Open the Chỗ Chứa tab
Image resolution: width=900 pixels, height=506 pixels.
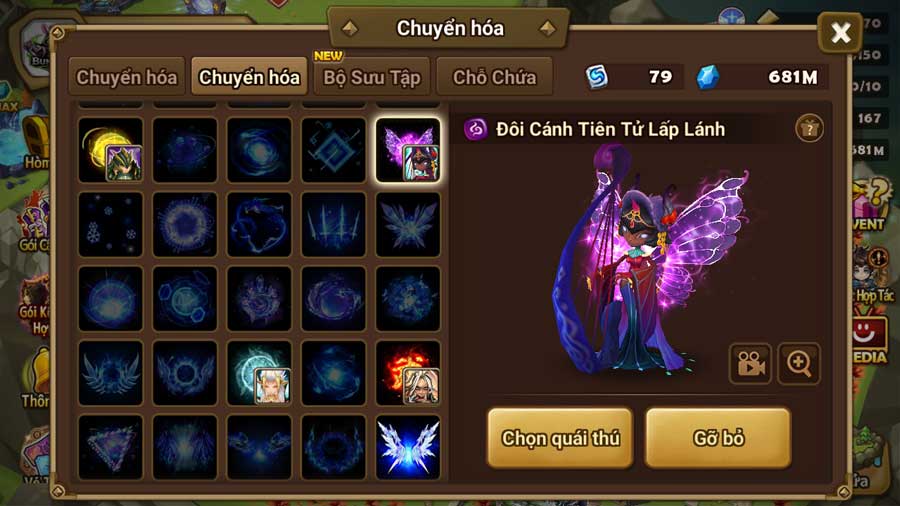pos(494,77)
